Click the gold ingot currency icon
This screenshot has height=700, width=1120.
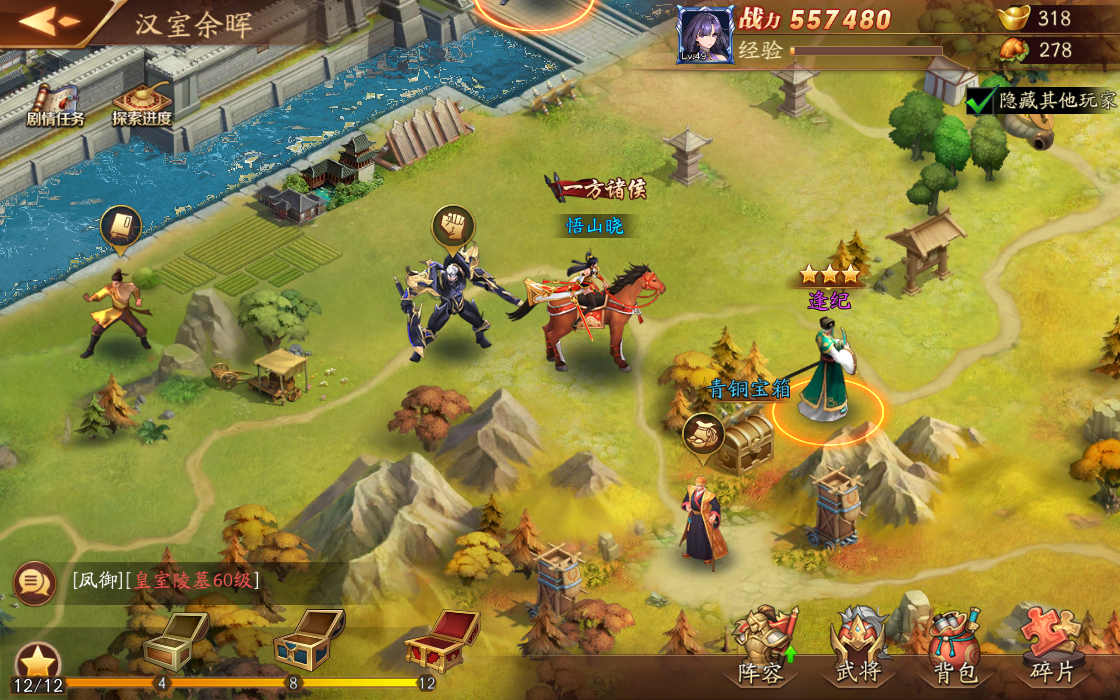tap(1014, 18)
